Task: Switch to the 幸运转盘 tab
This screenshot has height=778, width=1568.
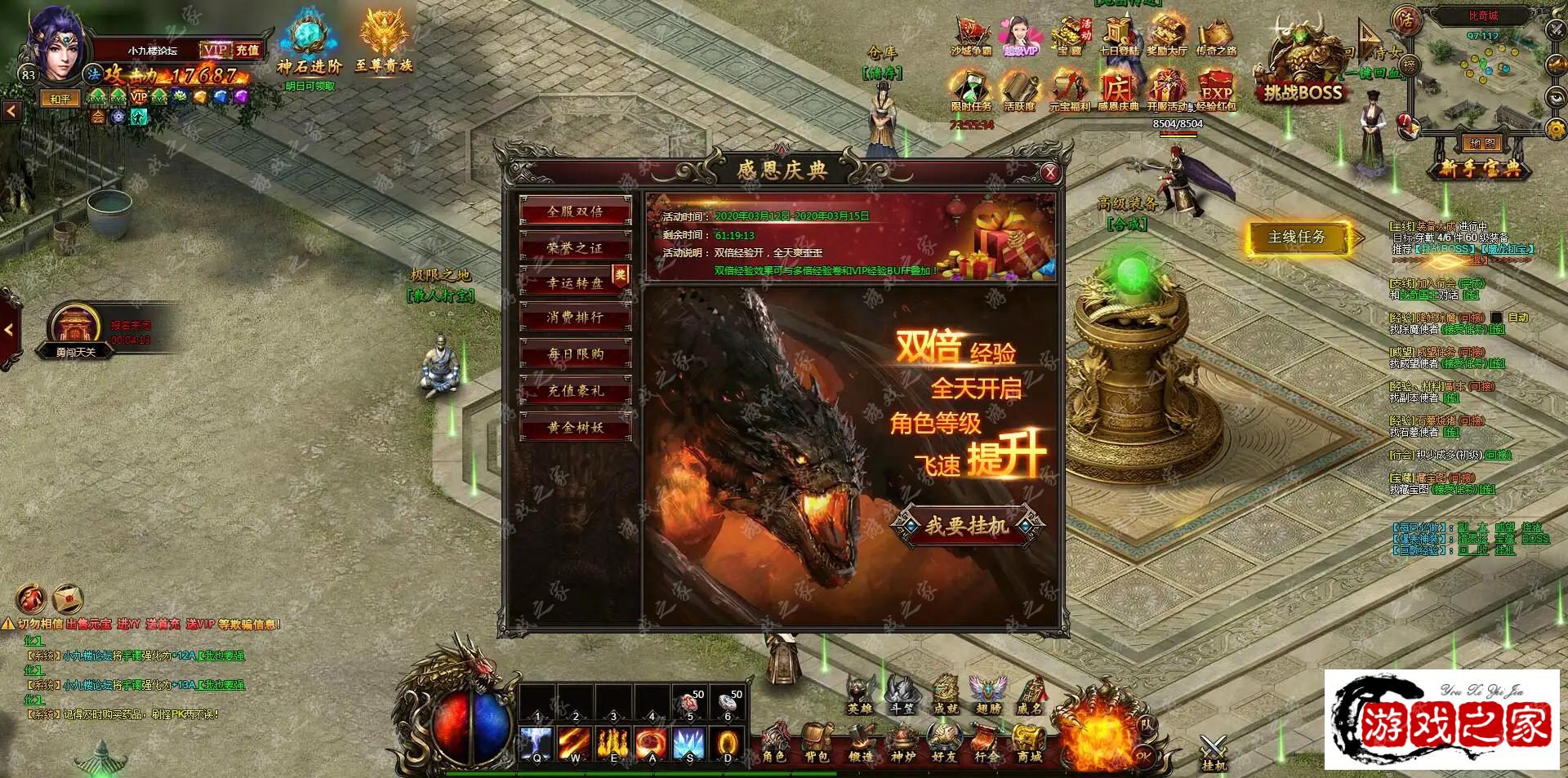Action: coord(575,282)
